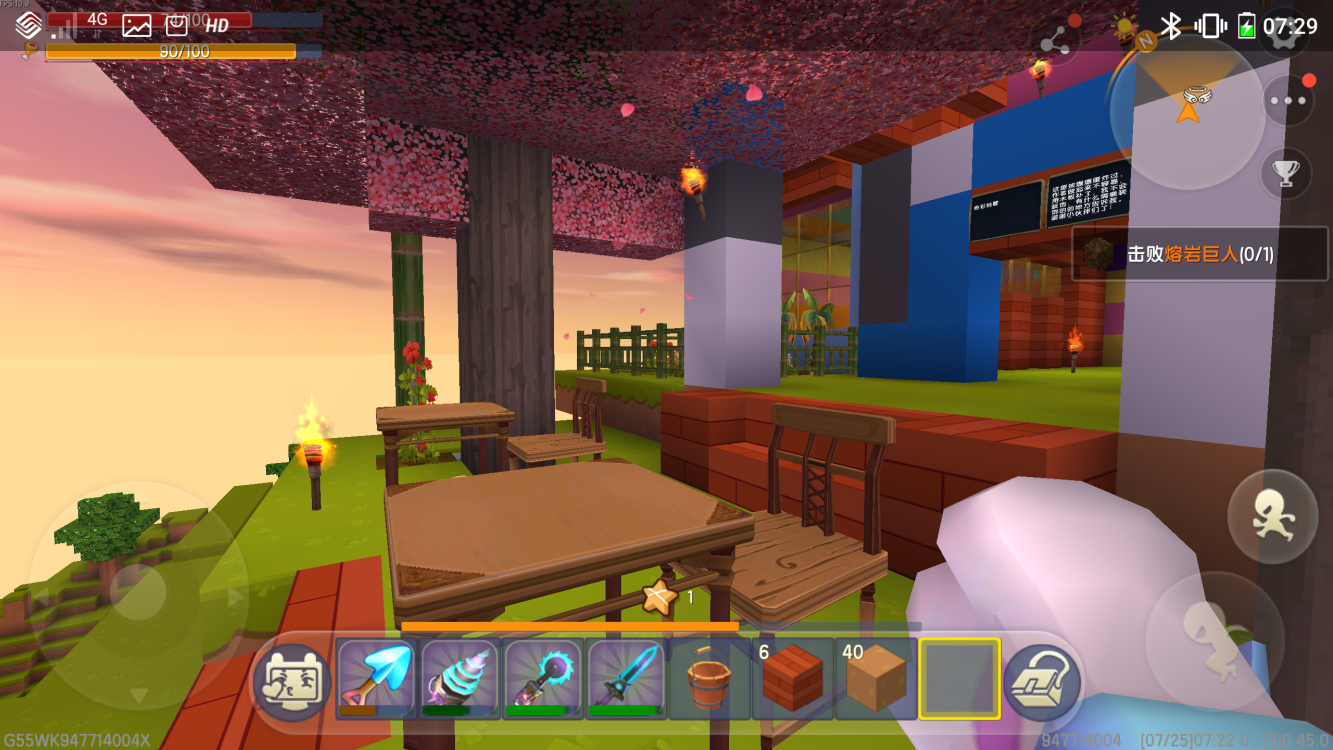Tap the virtual movement joystick
1333x750 pixels.
(x=138, y=596)
